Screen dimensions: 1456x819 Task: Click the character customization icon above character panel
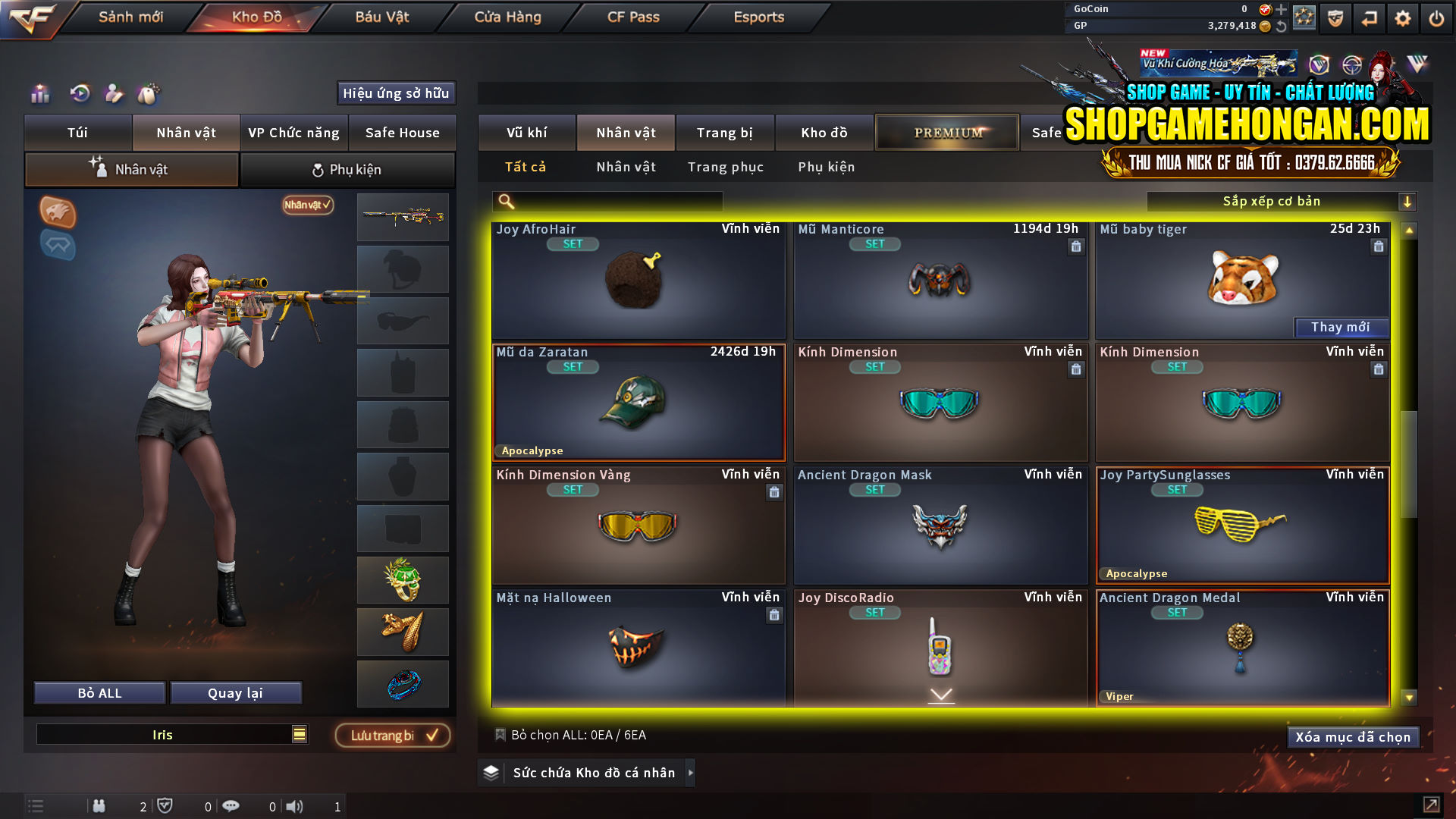pos(112,94)
